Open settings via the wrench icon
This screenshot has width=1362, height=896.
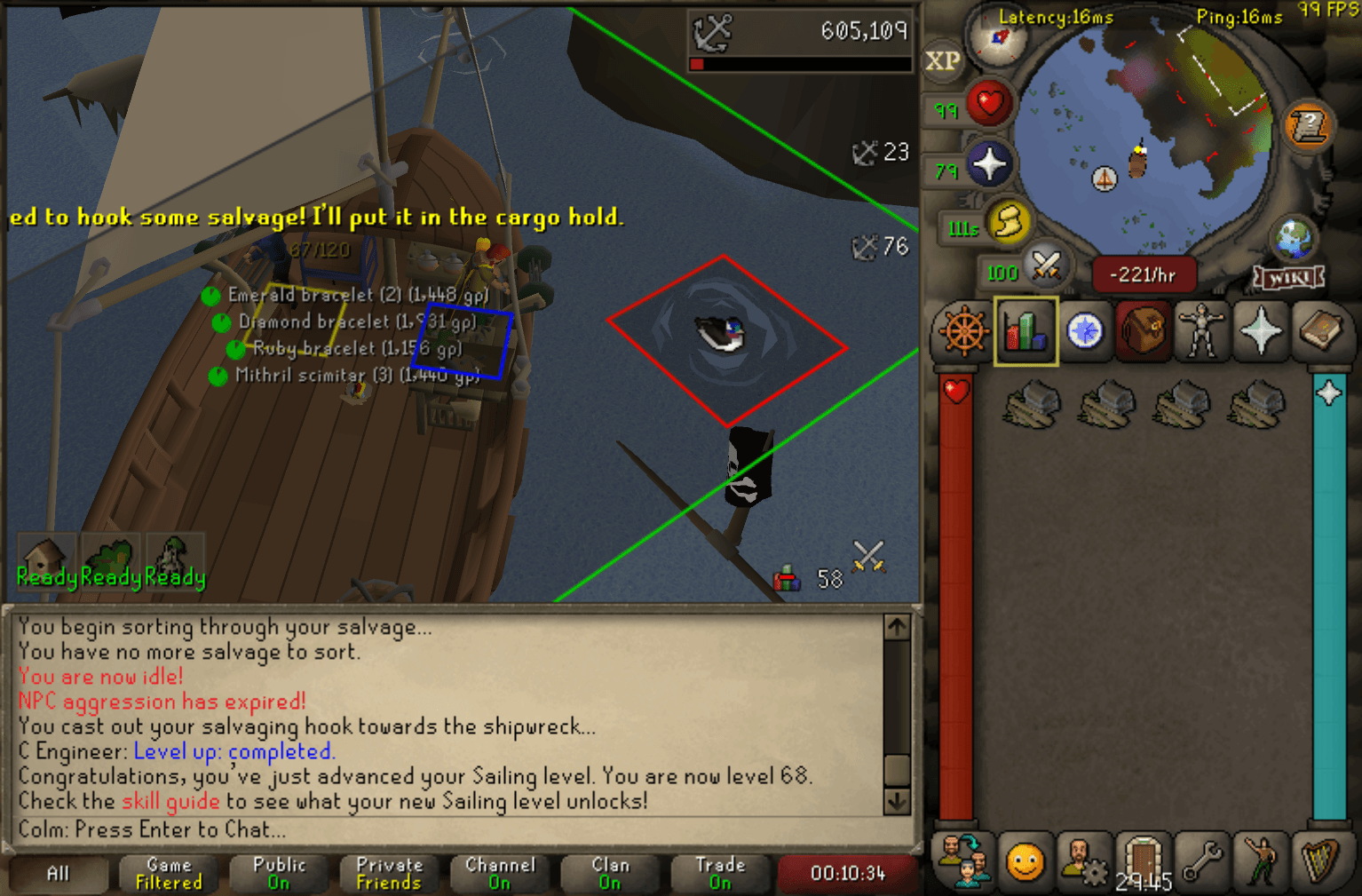1202,861
